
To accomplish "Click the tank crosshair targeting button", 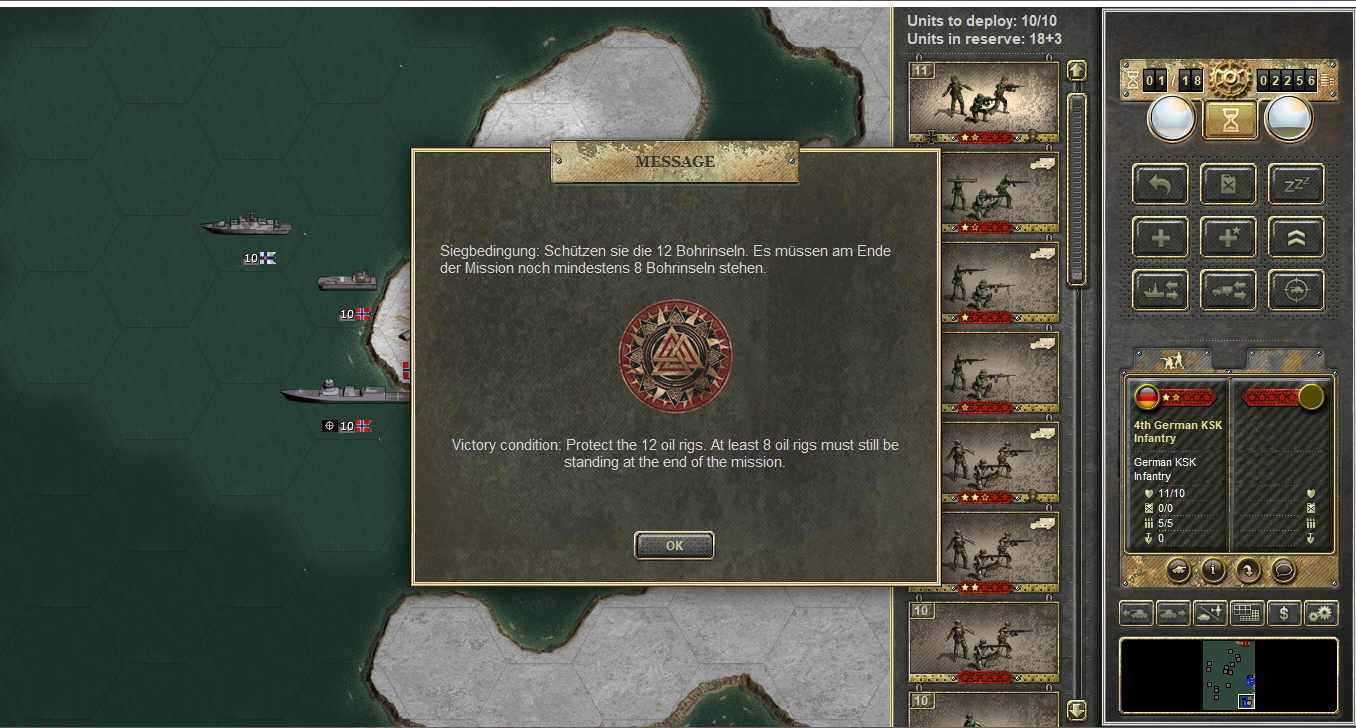I will 1296,290.
